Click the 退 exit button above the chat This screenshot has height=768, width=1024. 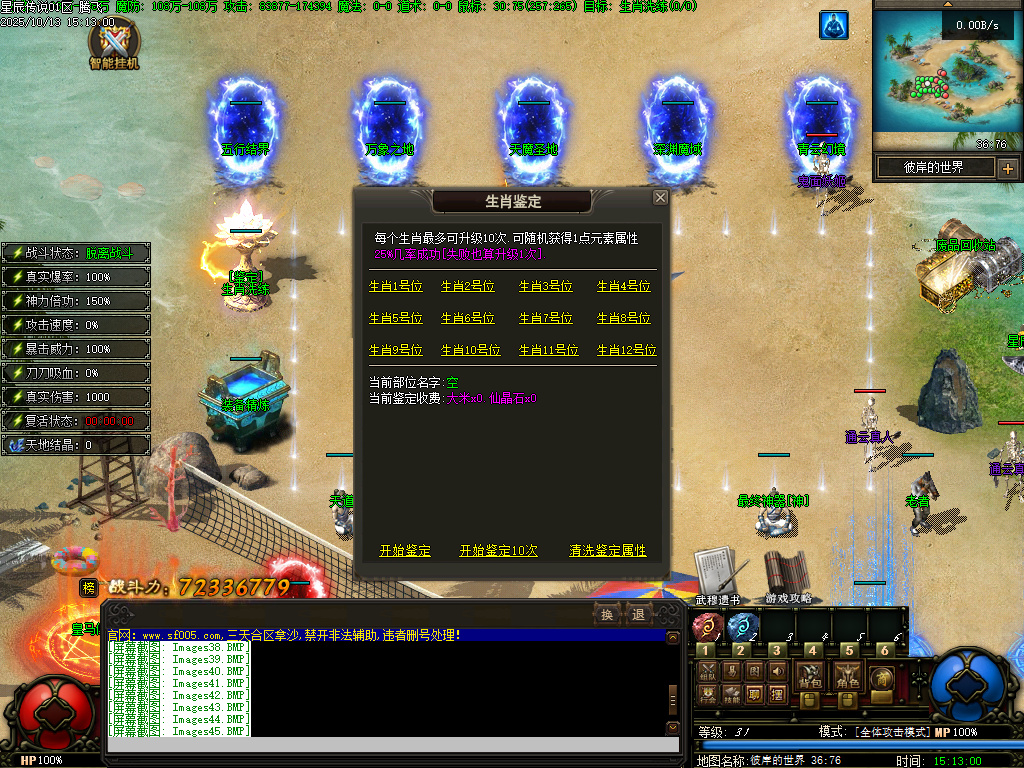coord(638,614)
